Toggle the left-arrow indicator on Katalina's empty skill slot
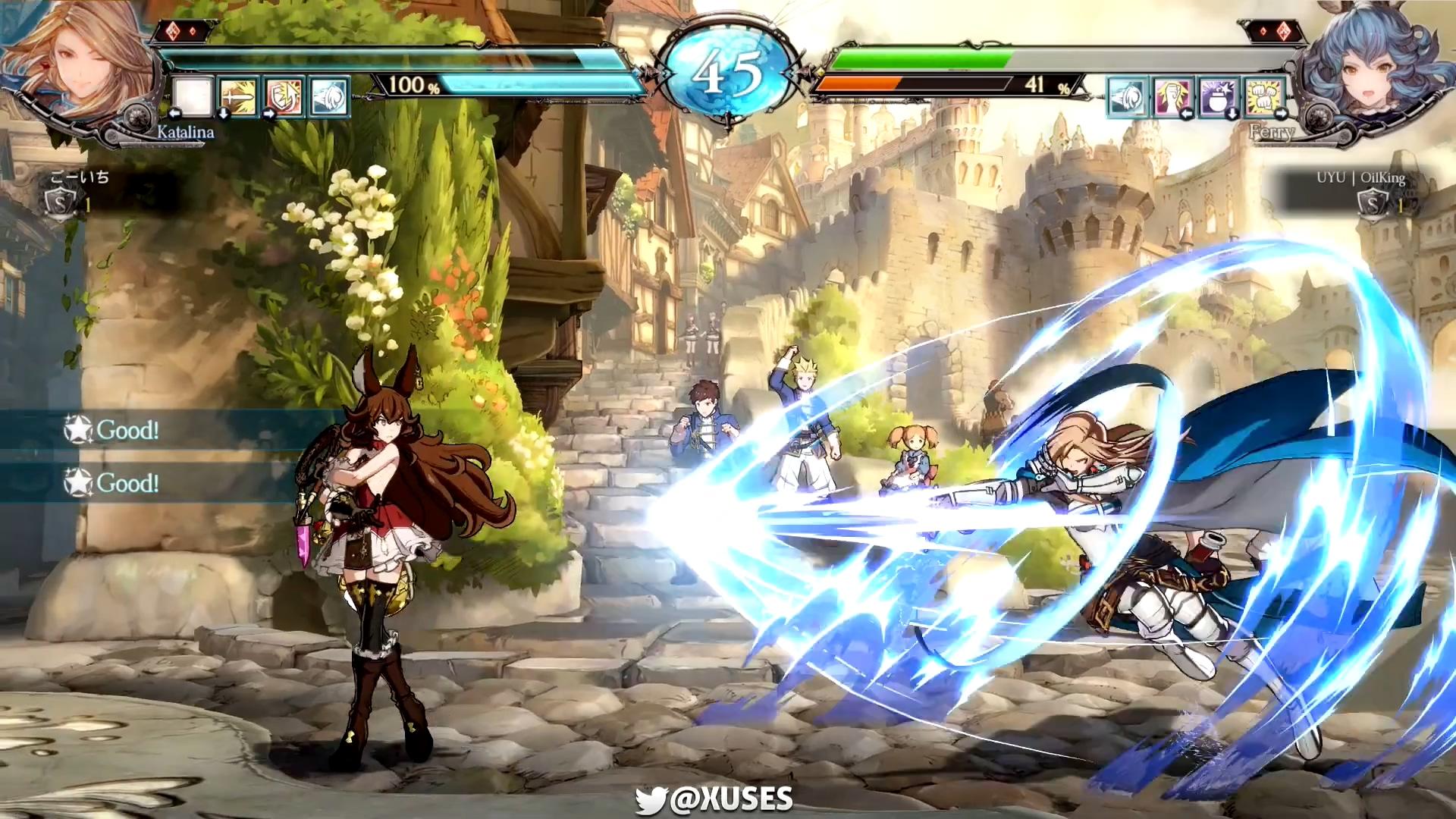This screenshot has height=819, width=1456. point(176,113)
